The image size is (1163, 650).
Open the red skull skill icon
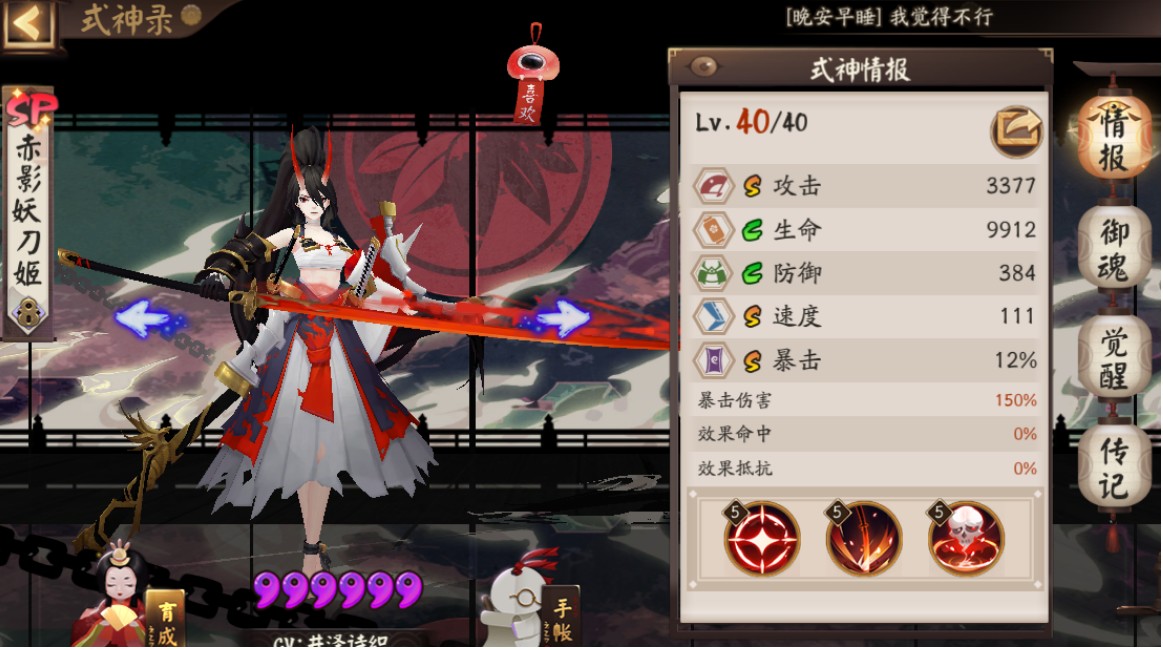(966, 538)
